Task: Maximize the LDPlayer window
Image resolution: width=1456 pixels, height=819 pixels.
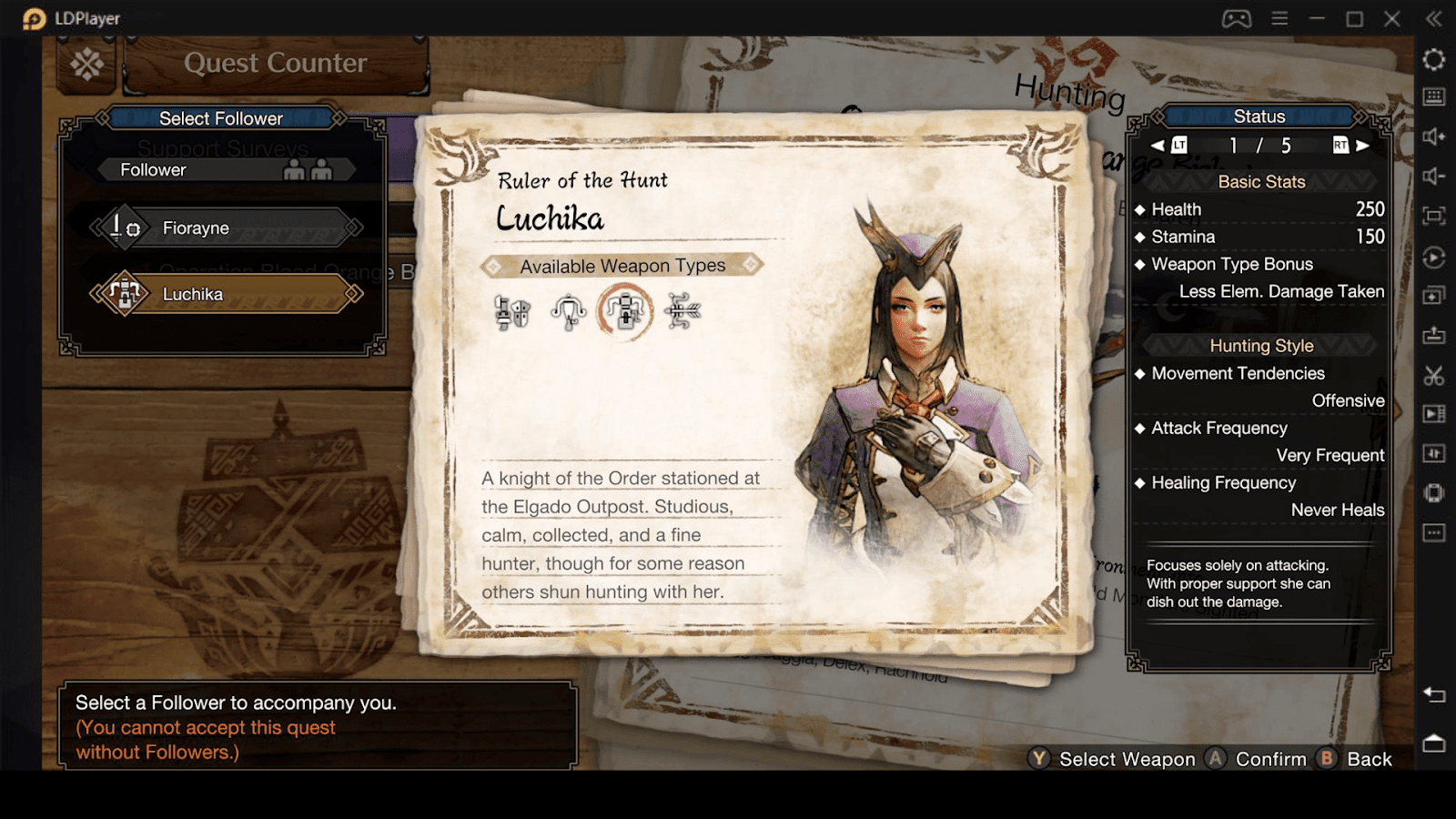Action: 1354,19
